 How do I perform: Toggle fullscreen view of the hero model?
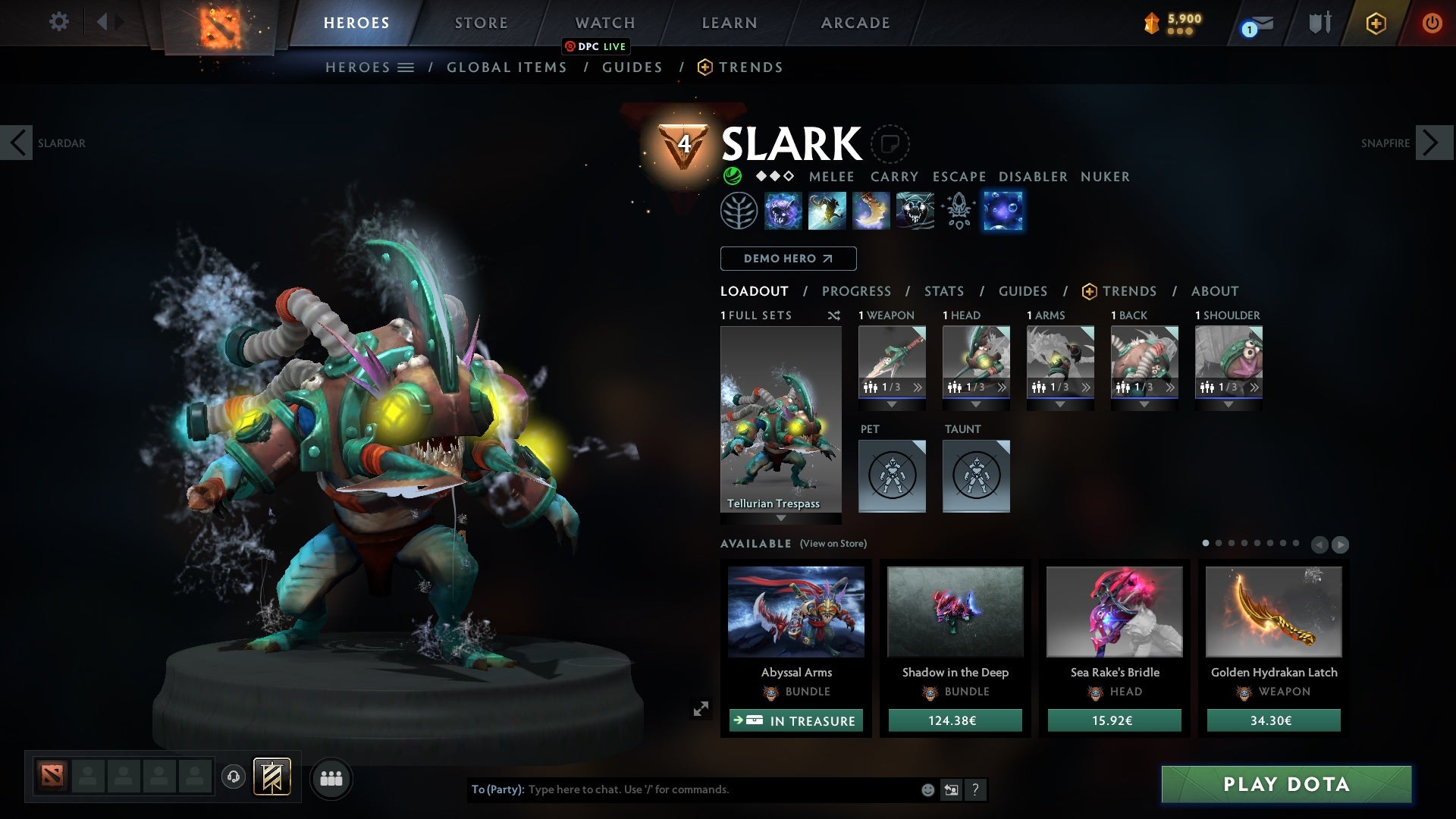[701, 709]
